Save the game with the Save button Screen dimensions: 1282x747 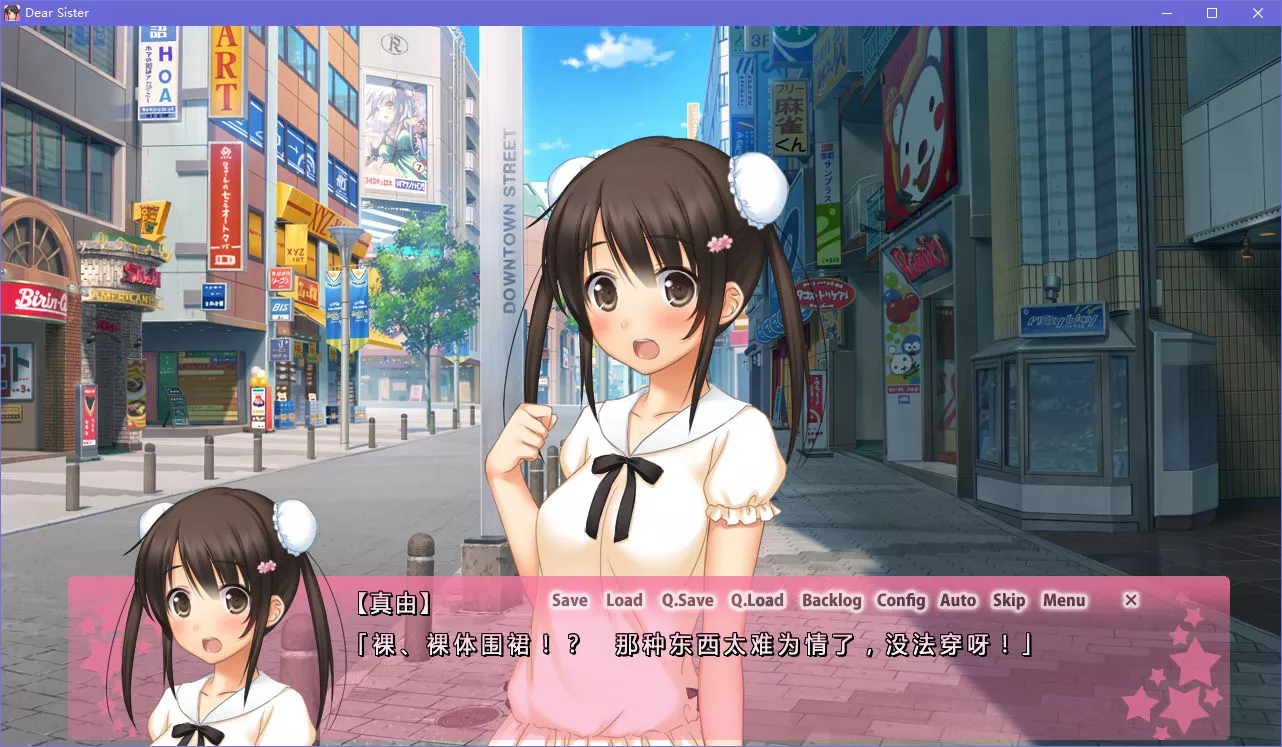click(x=568, y=600)
